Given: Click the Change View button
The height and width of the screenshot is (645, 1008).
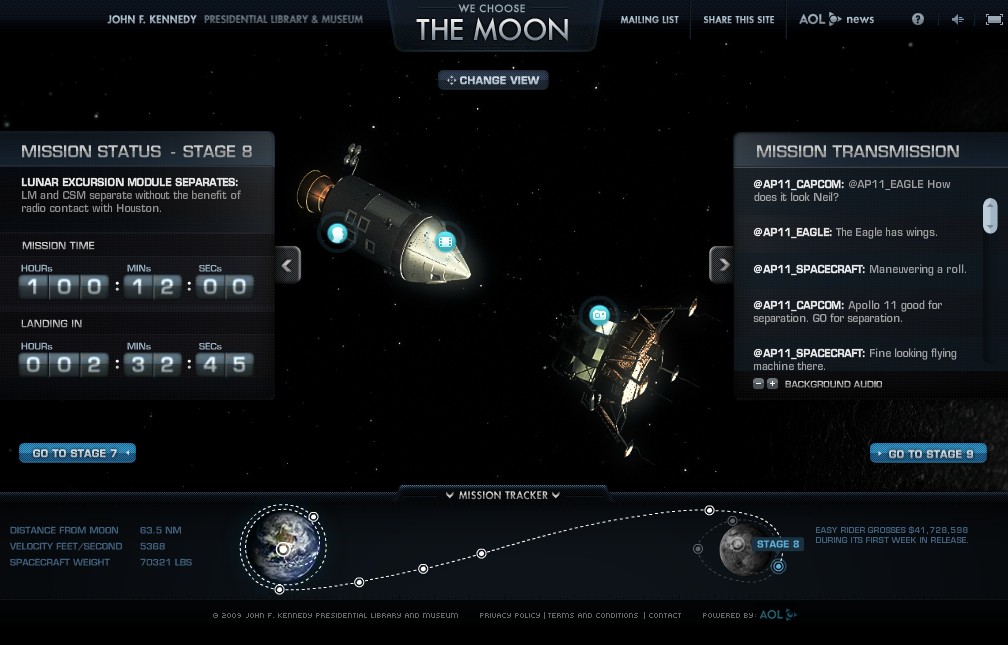Looking at the screenshot, I should pos(493,80).
